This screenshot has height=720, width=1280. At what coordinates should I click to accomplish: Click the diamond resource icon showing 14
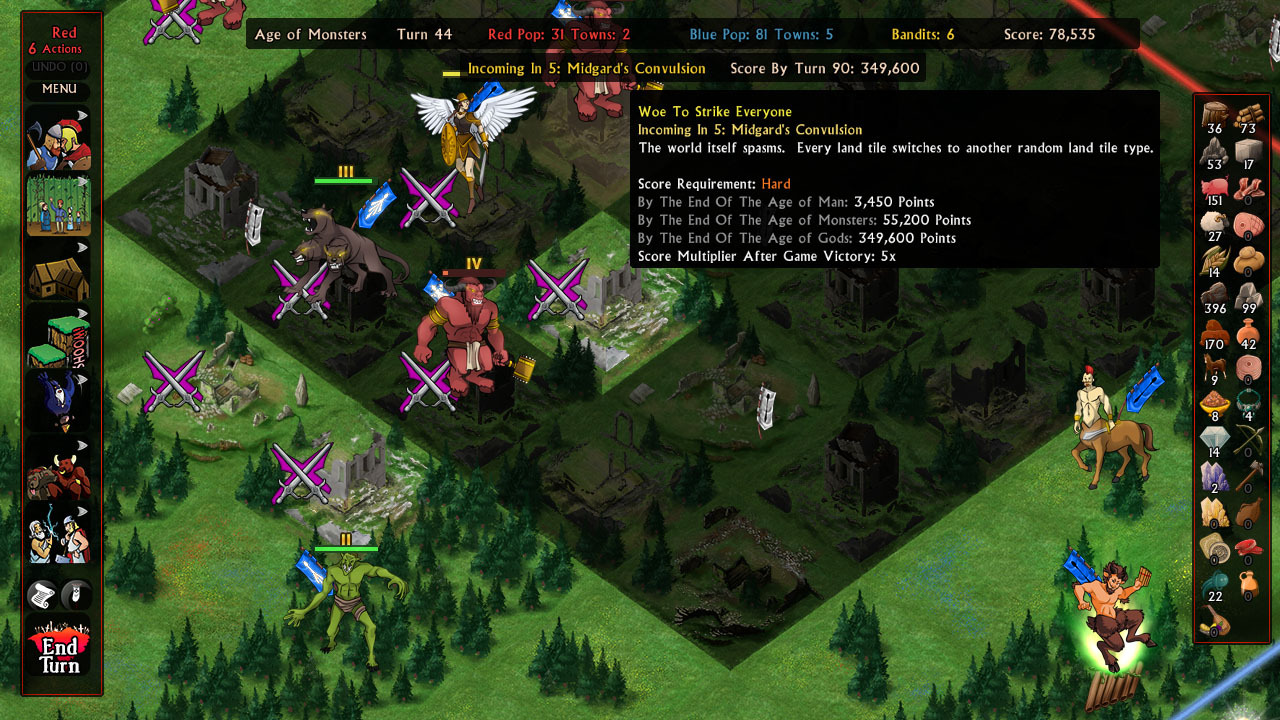pos(1213,438)
